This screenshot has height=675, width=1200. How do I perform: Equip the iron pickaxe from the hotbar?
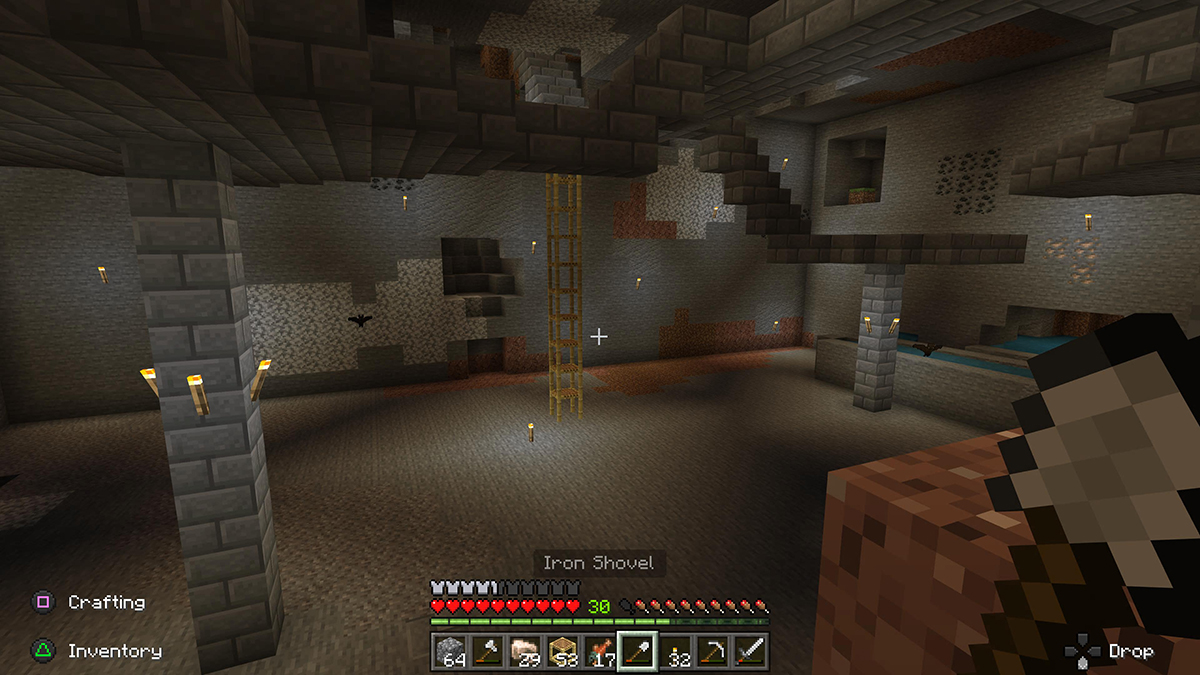(x=711, y=652)
